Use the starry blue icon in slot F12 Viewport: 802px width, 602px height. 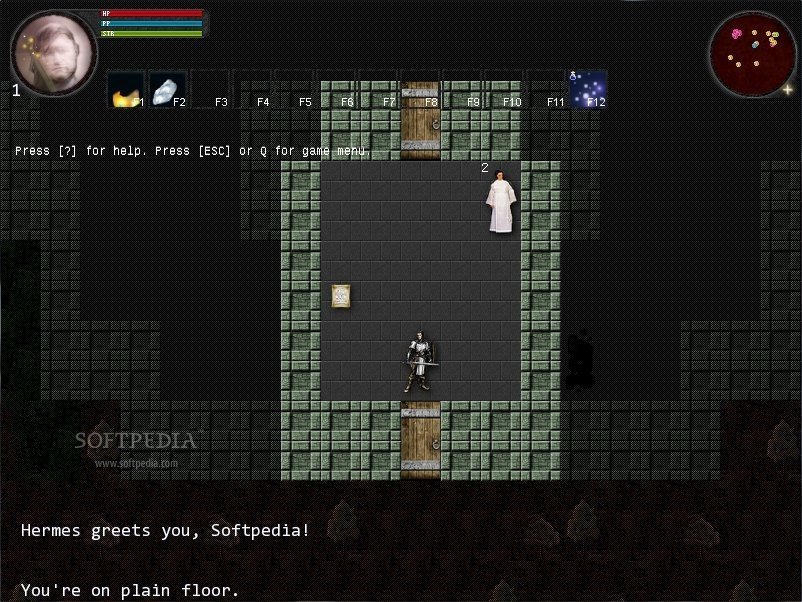point(588,89)
